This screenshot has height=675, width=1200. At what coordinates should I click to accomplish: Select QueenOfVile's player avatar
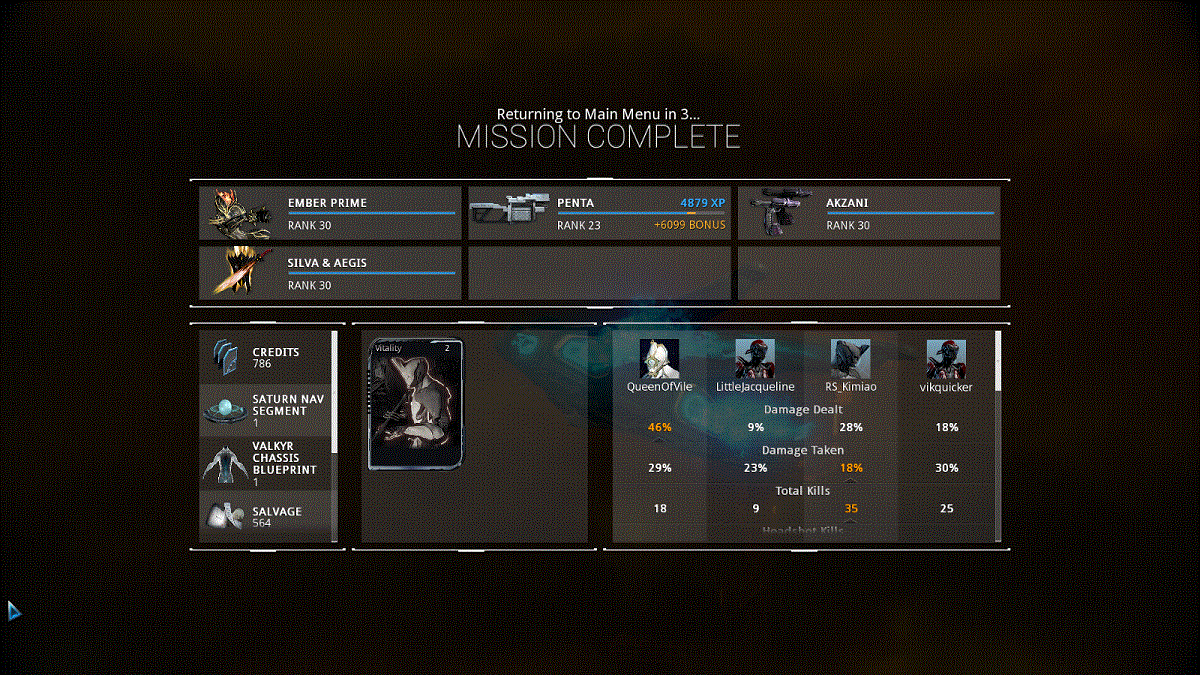tap(659, 358)
